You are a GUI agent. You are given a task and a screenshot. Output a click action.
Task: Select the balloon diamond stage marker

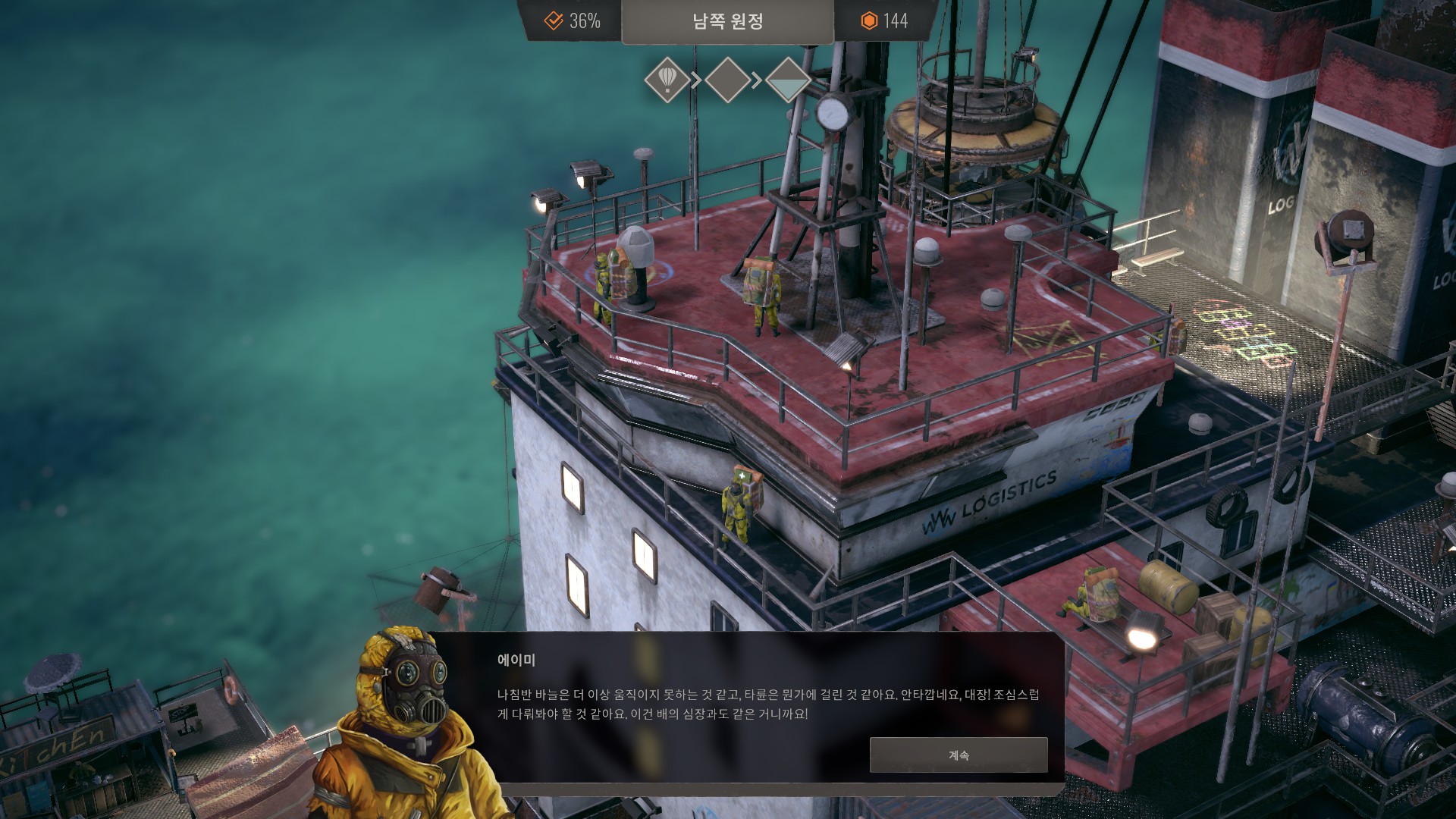[667, 80]
